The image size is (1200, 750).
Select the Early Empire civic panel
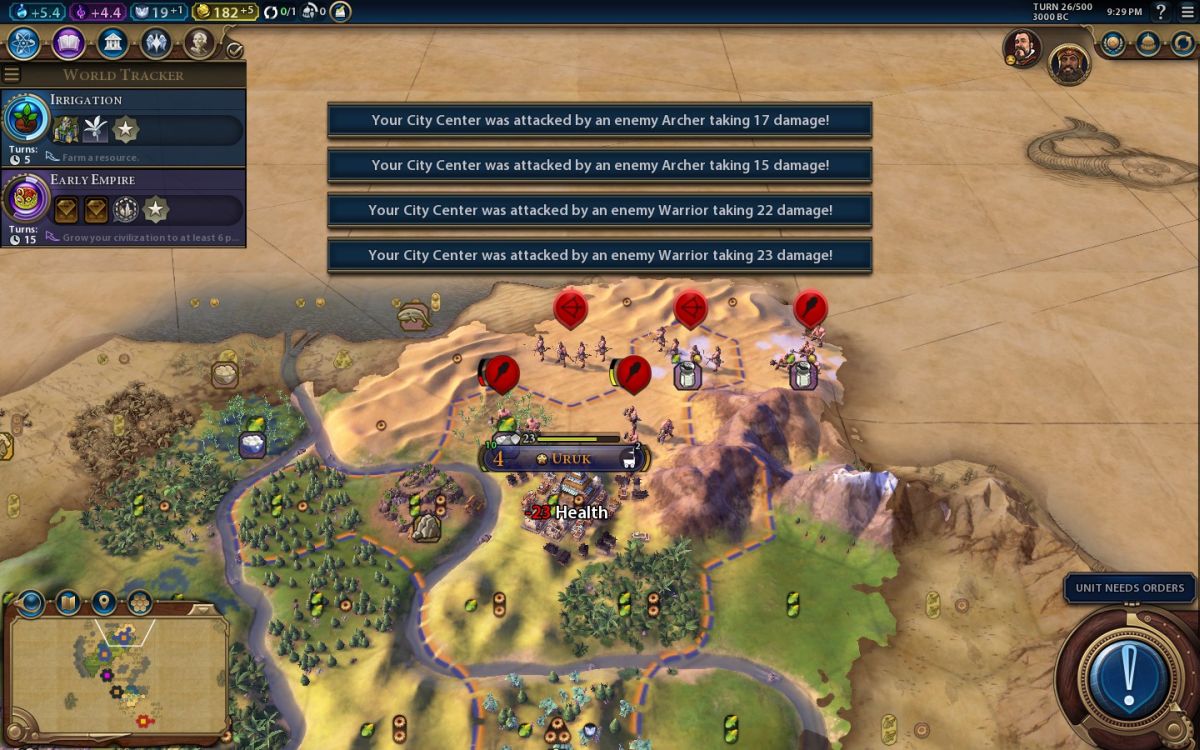[x=123, y=208]
